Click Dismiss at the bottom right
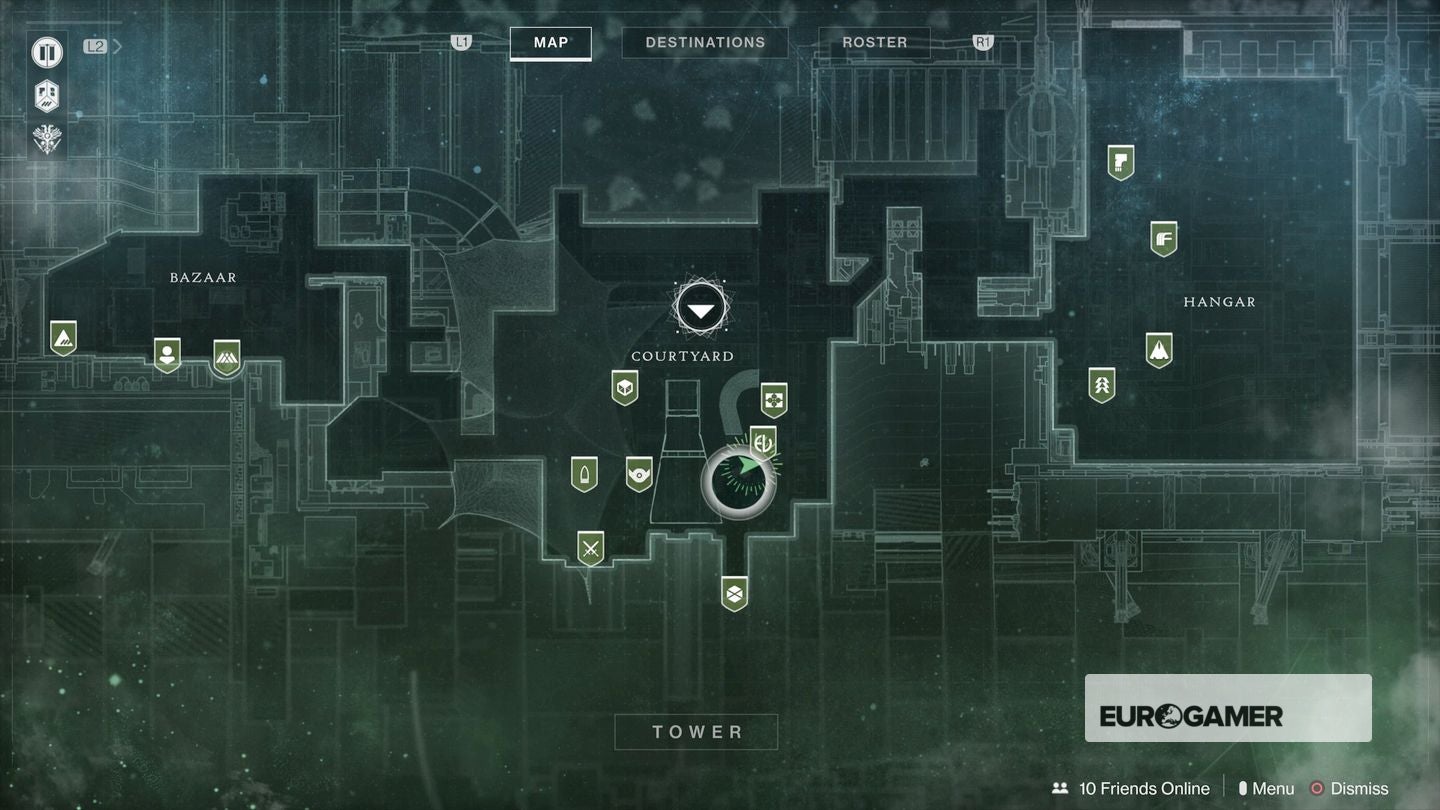This screenshot has width=1440, height=810. tap(1360, 788)
